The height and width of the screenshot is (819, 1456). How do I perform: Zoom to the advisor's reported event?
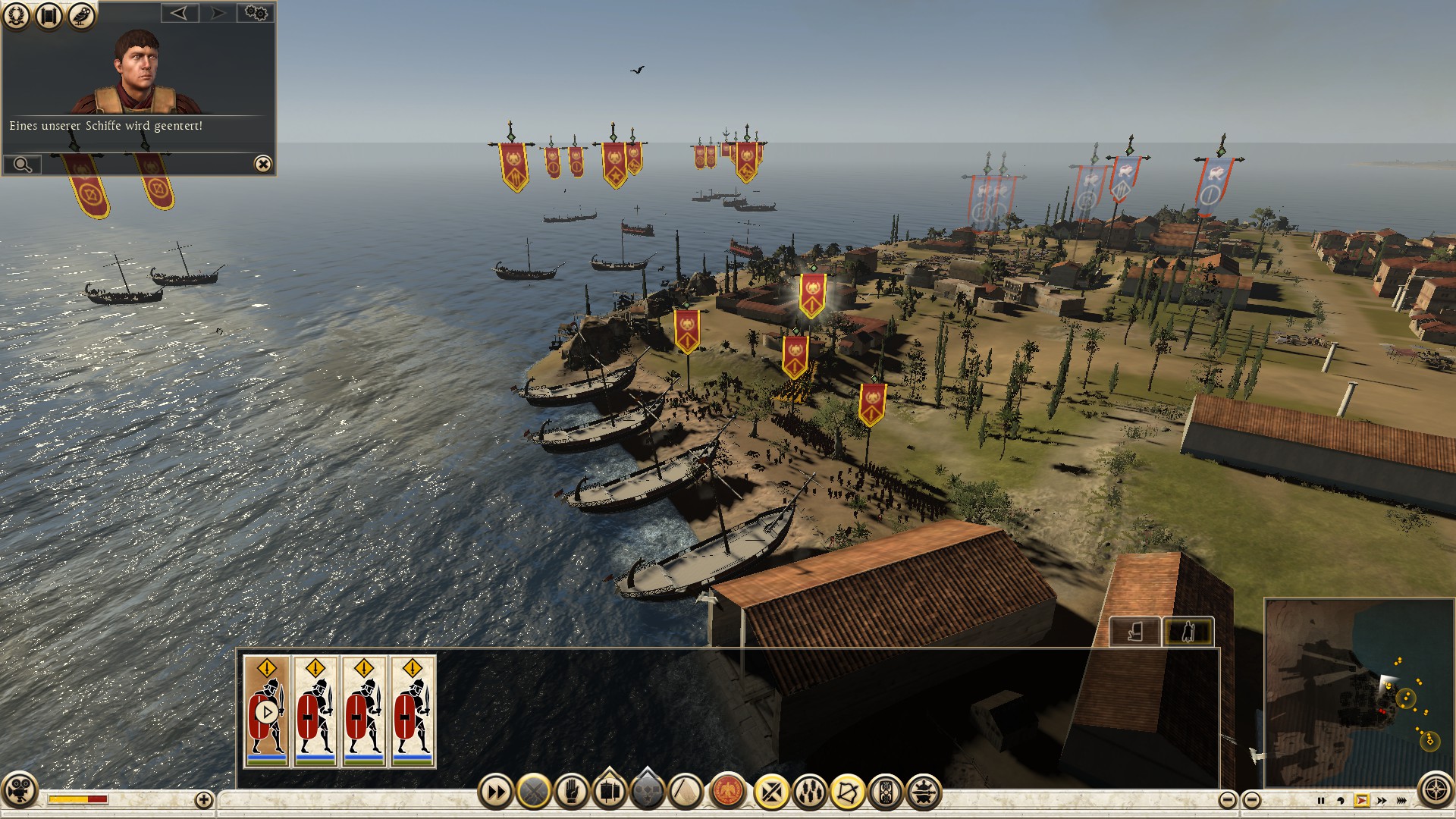pos(23,165)
